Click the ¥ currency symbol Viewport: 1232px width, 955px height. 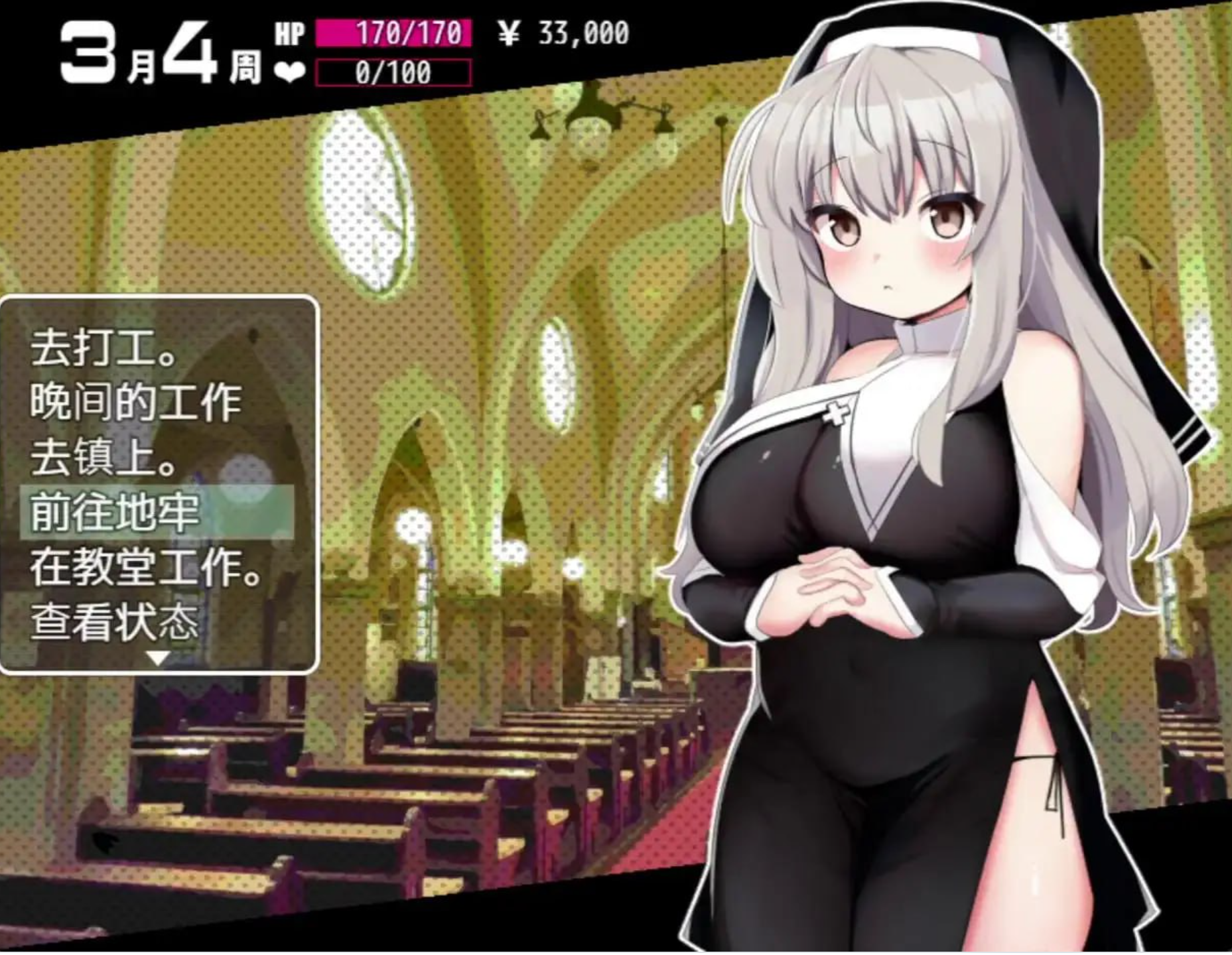507,31
